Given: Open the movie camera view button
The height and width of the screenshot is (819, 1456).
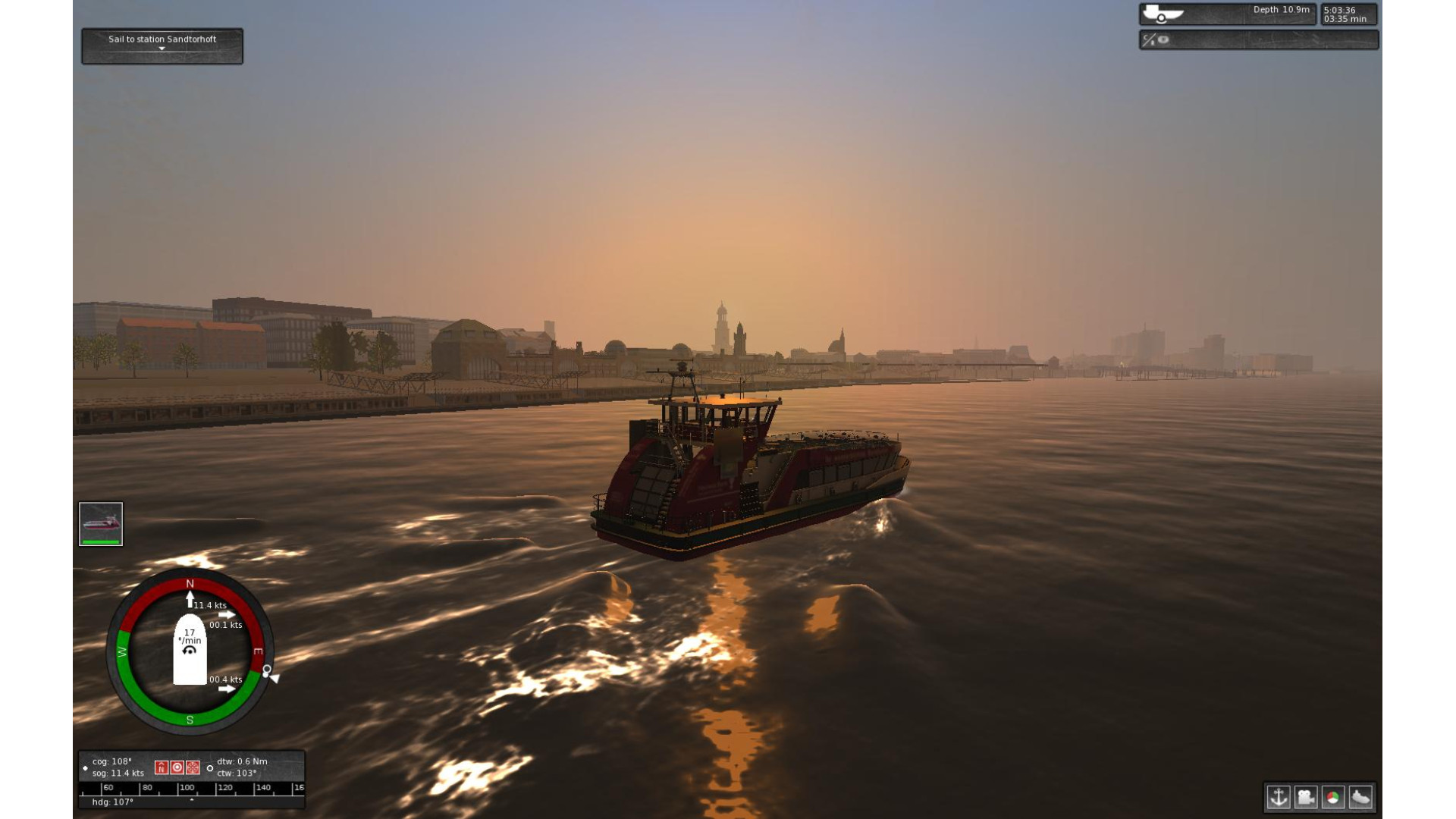Looking at the screenshot, I should tap(1306, 797).
